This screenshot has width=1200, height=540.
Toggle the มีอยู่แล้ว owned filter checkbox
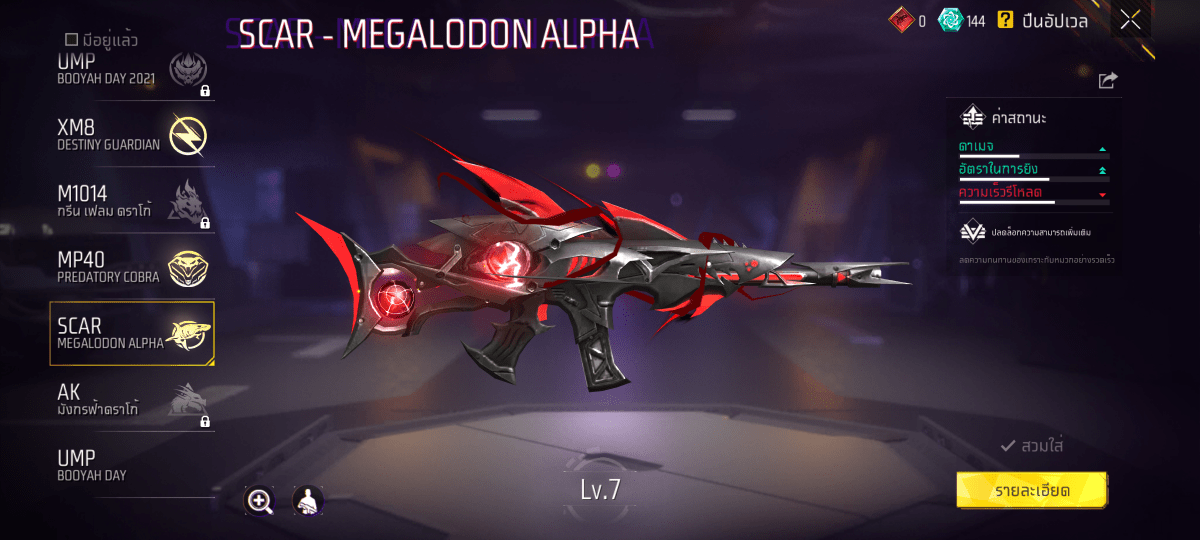[x=71, y=40]
